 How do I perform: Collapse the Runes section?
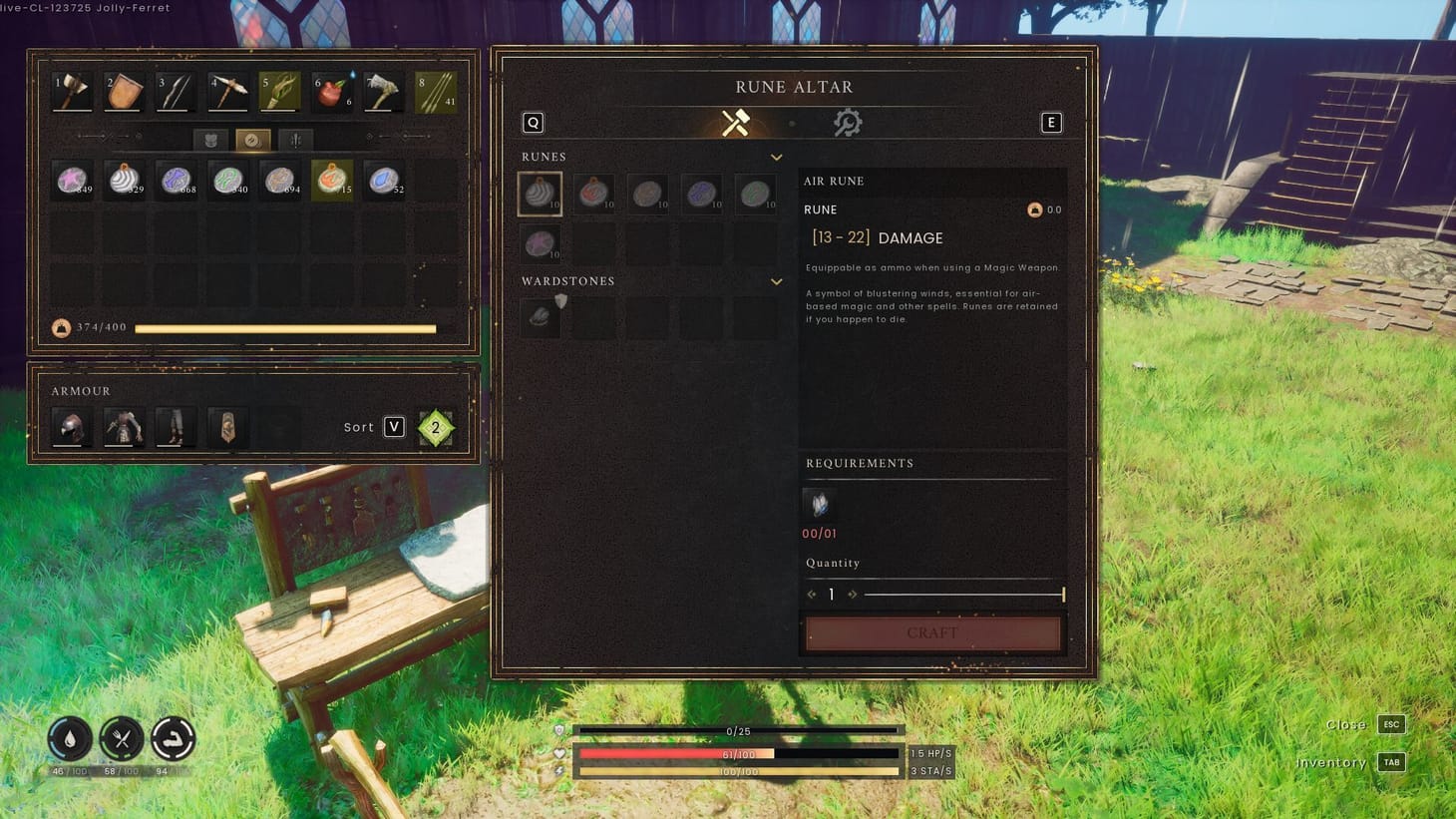(776, 157)
